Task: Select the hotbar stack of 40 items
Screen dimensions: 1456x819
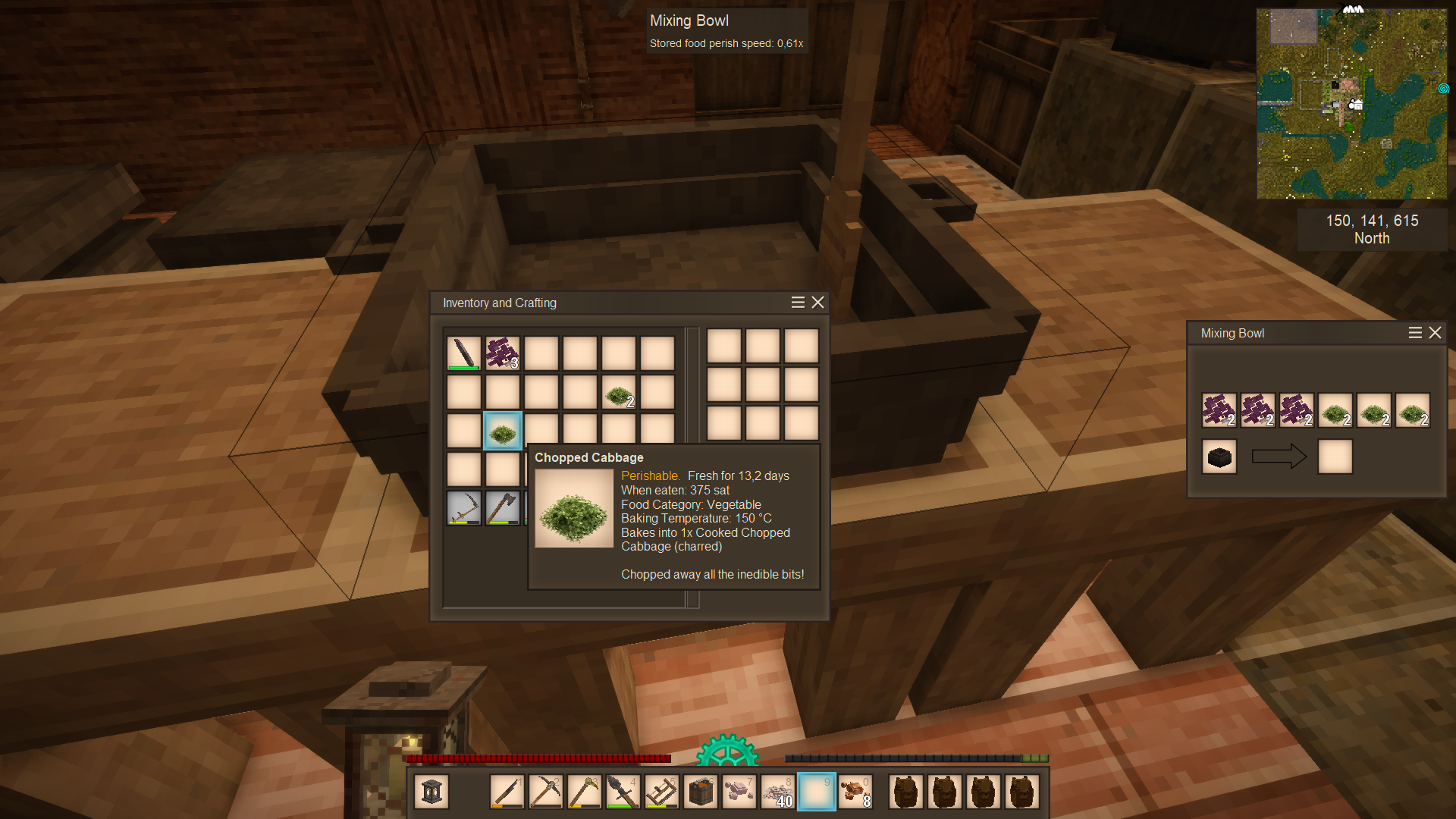Action: [778, 792]
